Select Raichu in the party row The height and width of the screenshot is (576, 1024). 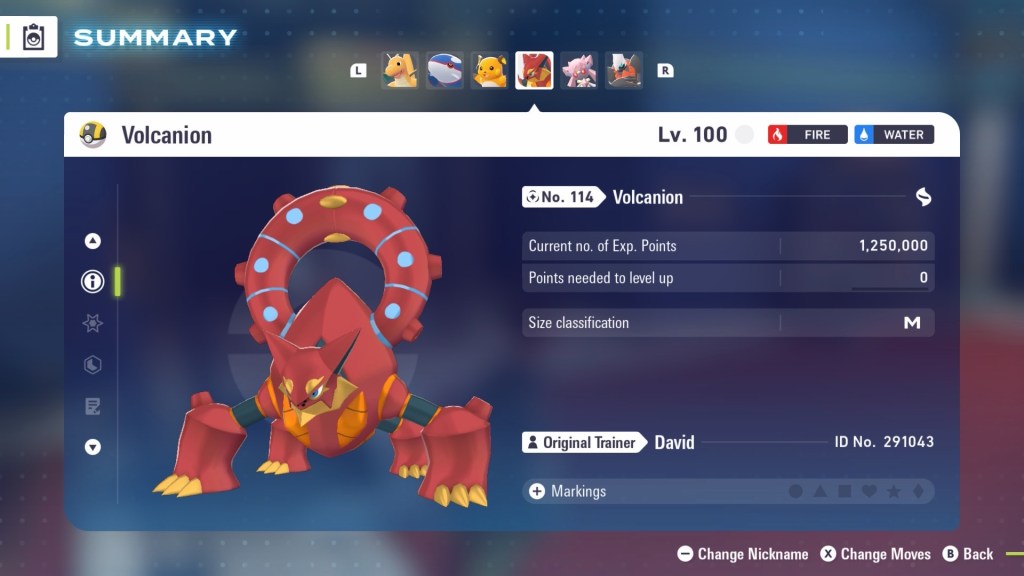pyautogui.click(x=490, y=71)
